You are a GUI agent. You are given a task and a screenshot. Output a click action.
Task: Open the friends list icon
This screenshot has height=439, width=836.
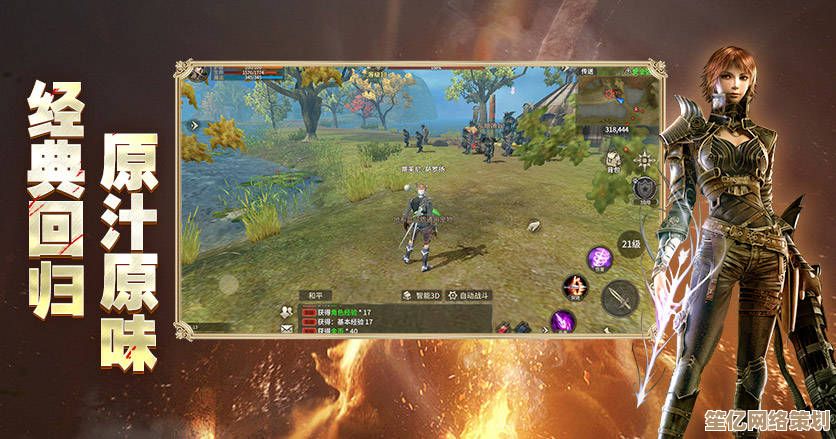[x=285, y=310]
